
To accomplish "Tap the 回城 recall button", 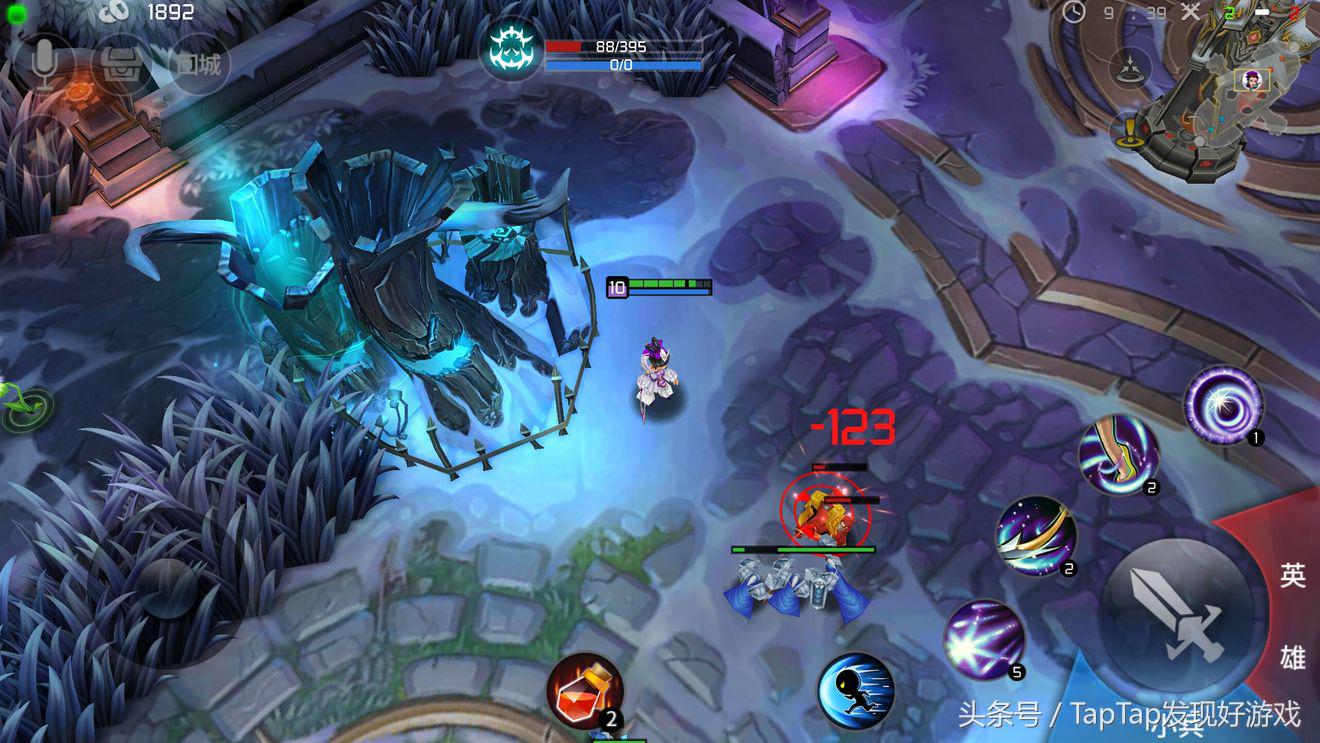I will 200,65.
